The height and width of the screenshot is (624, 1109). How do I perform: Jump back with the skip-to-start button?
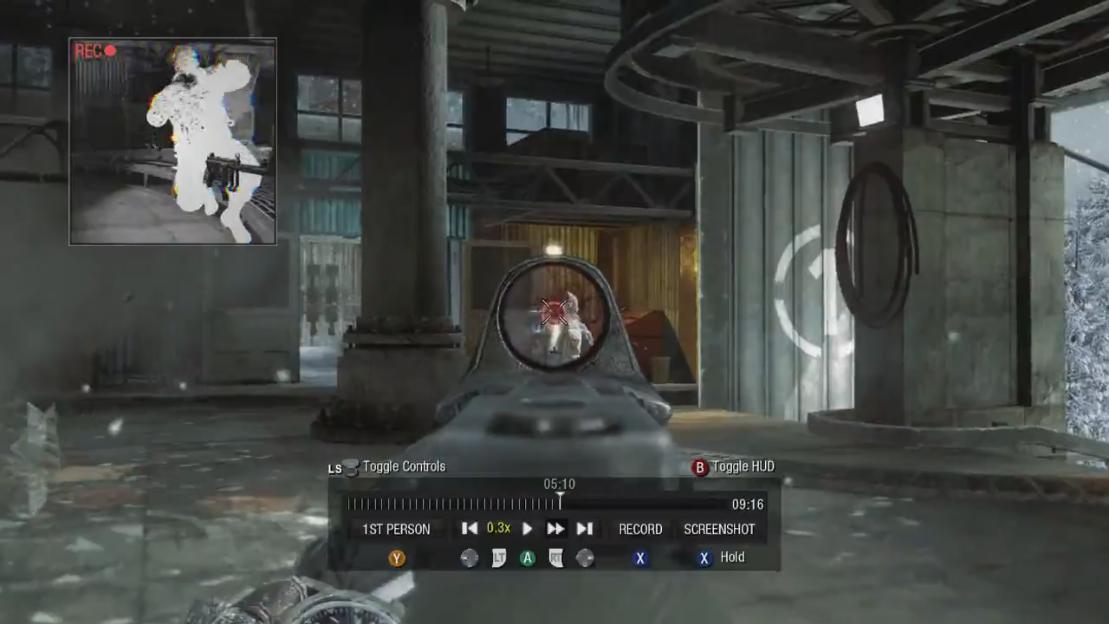[469, 529]
